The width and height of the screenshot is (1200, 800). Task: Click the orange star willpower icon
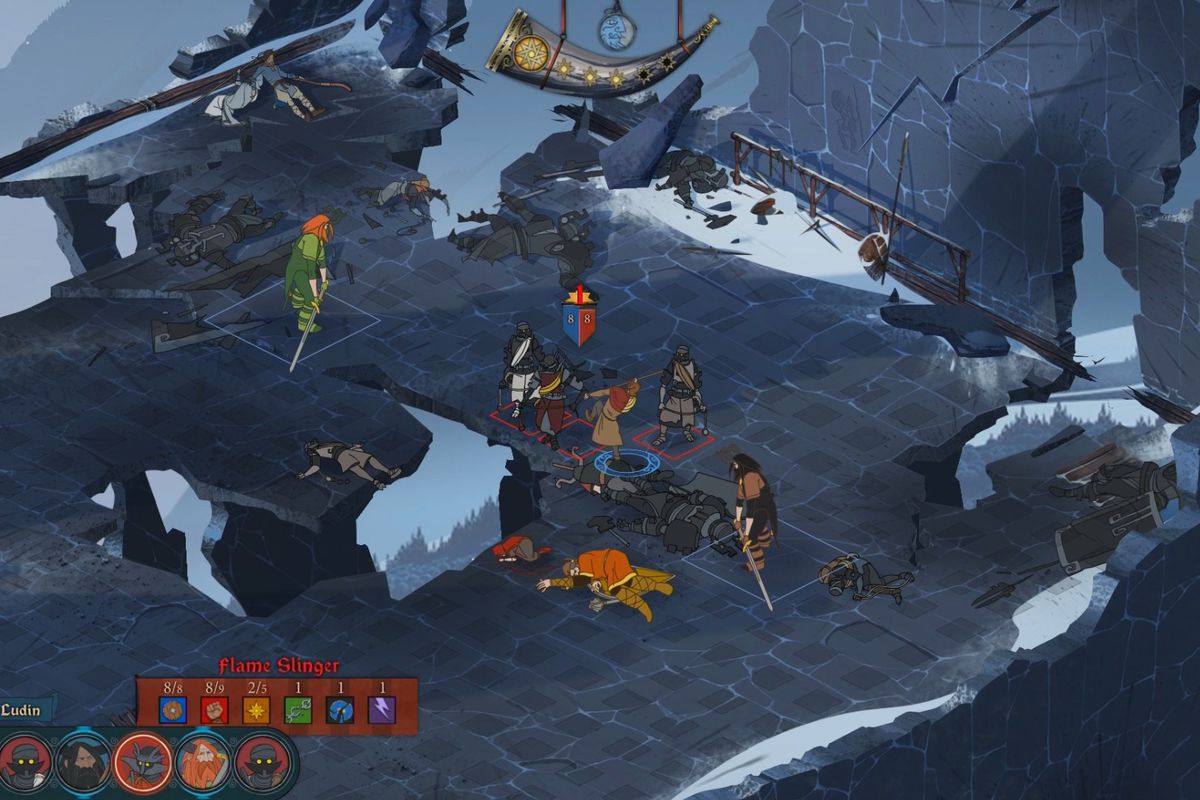(257, 710)
